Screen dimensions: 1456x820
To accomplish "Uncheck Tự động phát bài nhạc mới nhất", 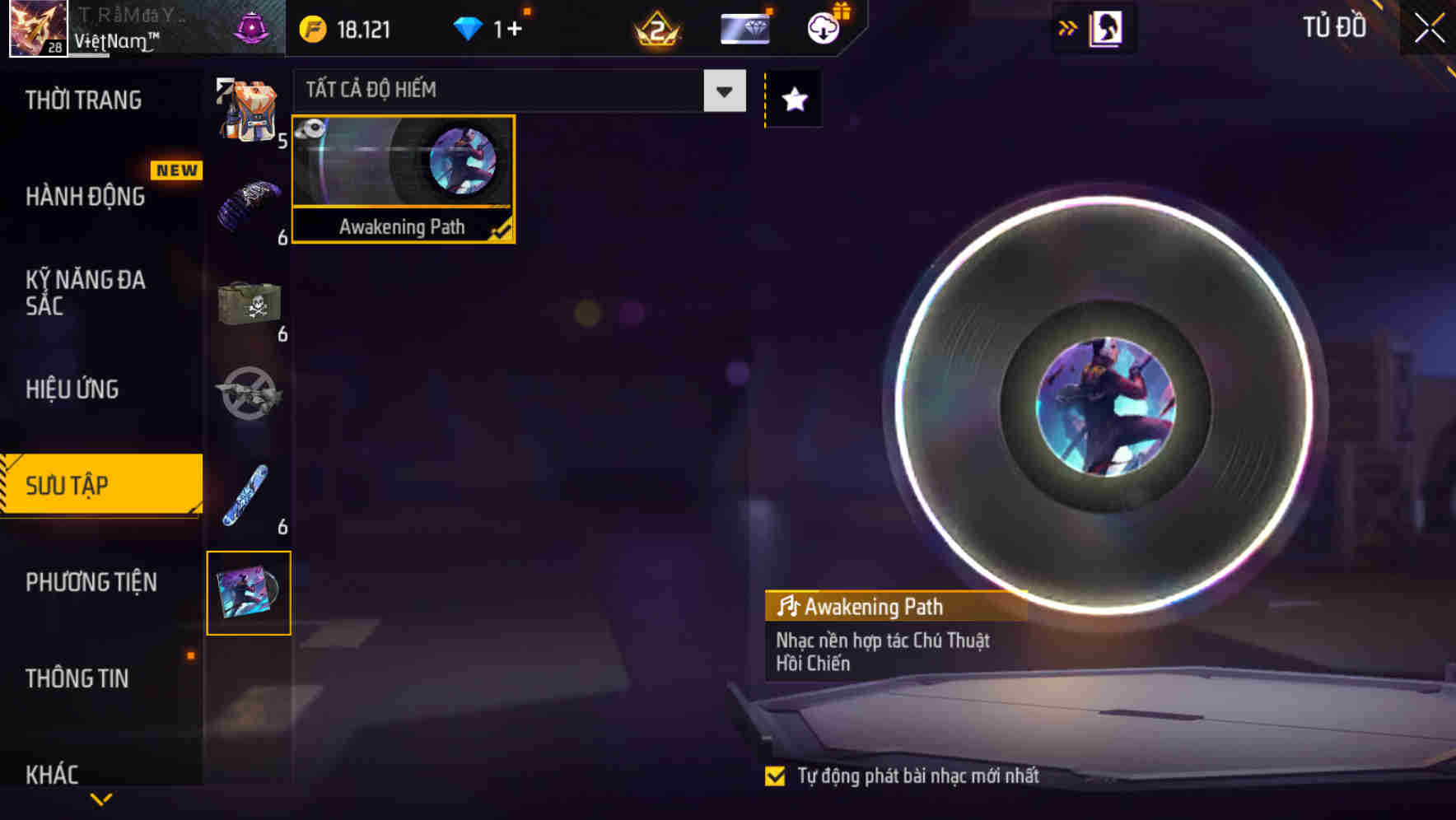I will (x=775, y=775).
